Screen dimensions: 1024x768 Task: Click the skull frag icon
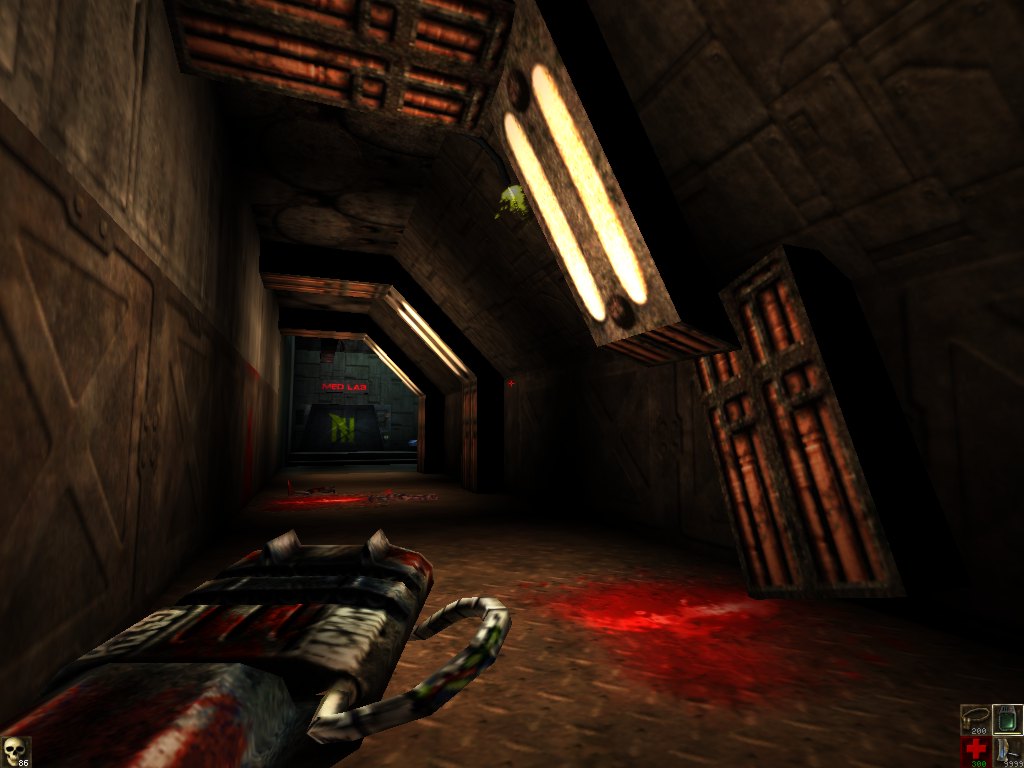pos(14,751)
